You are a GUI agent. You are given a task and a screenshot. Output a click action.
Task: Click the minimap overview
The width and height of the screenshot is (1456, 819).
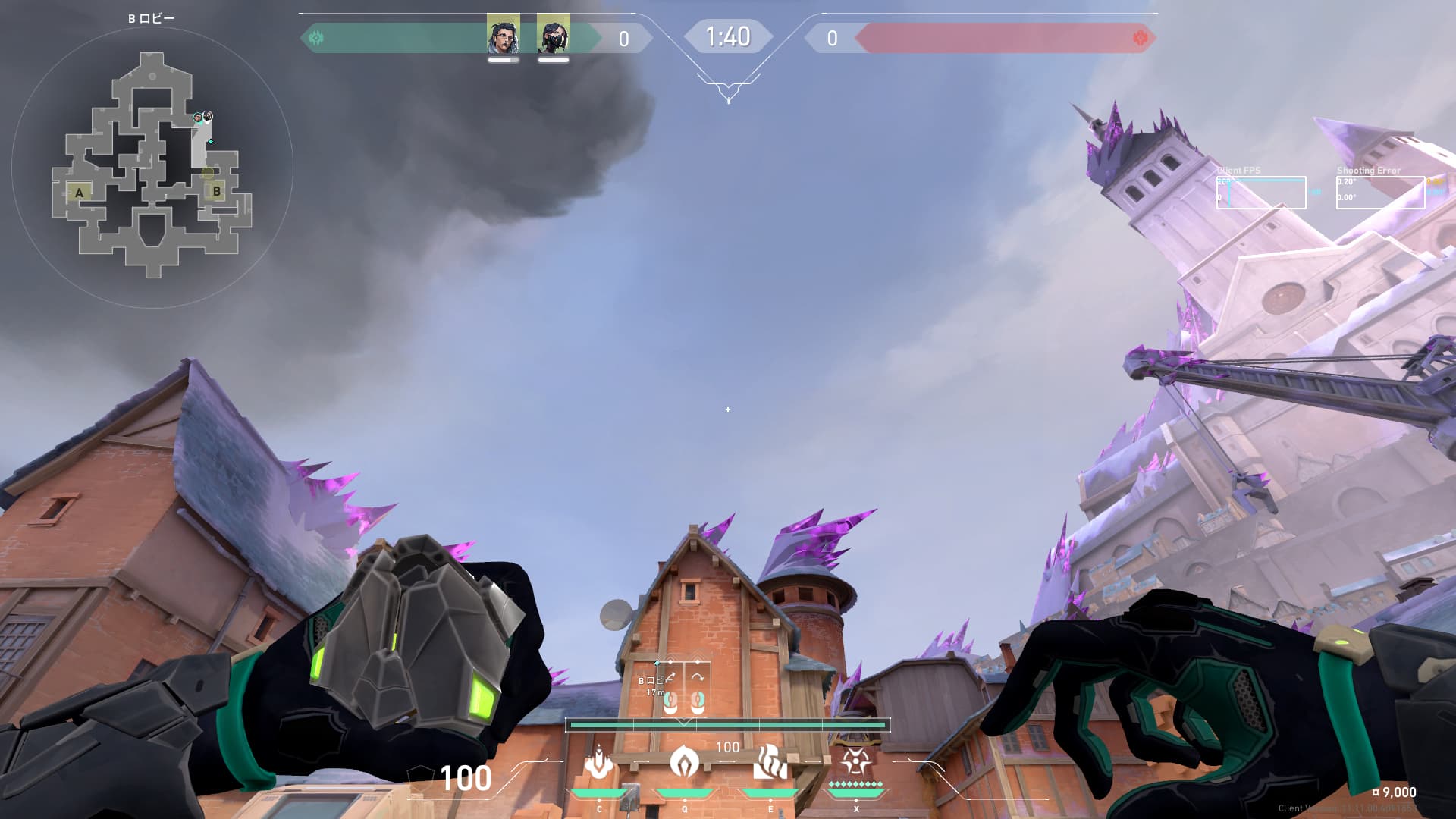pyautogui.click(x=152, y=165)
